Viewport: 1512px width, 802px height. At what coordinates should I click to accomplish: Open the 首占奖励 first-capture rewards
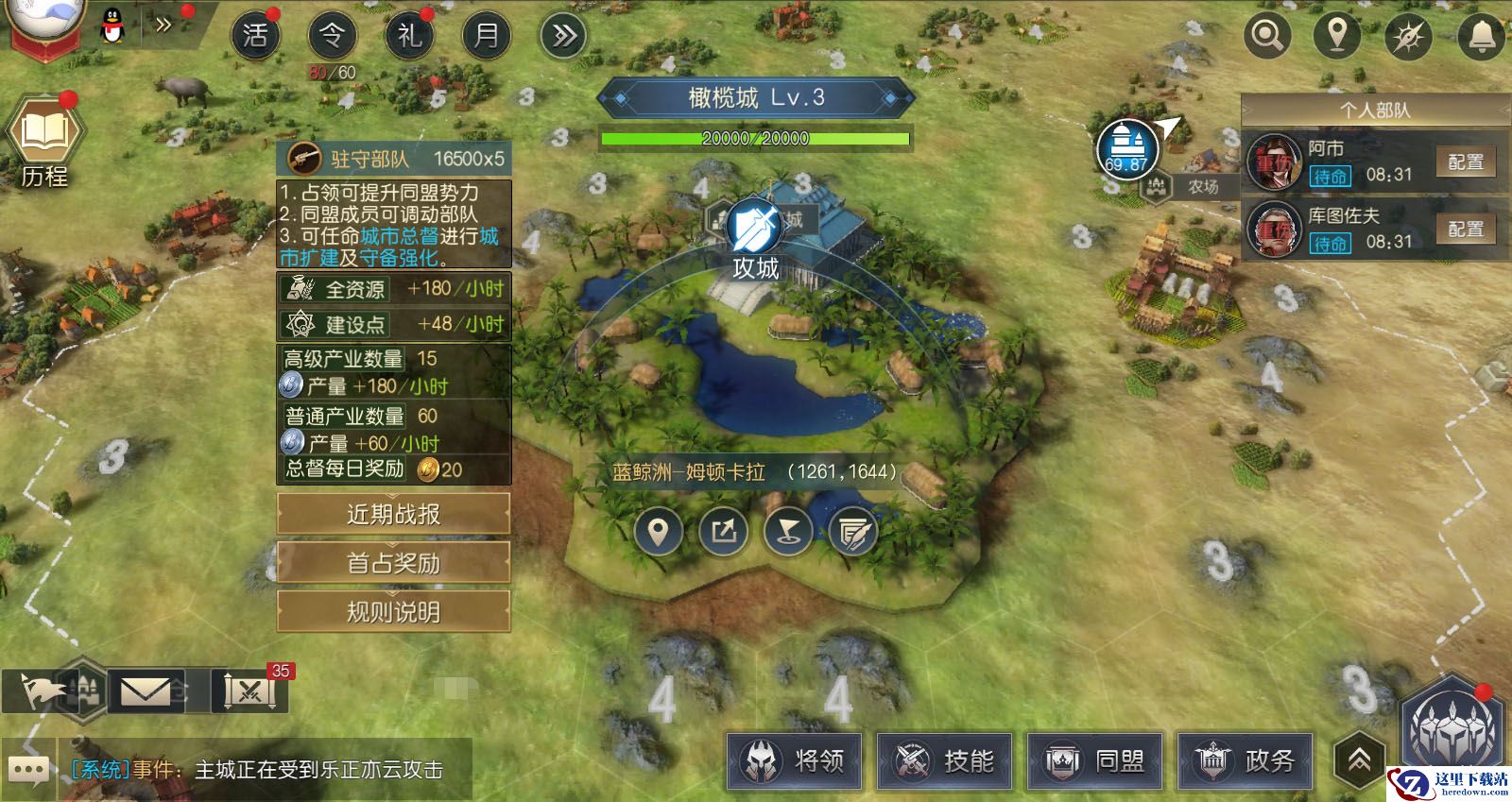(x=393, y=564)
